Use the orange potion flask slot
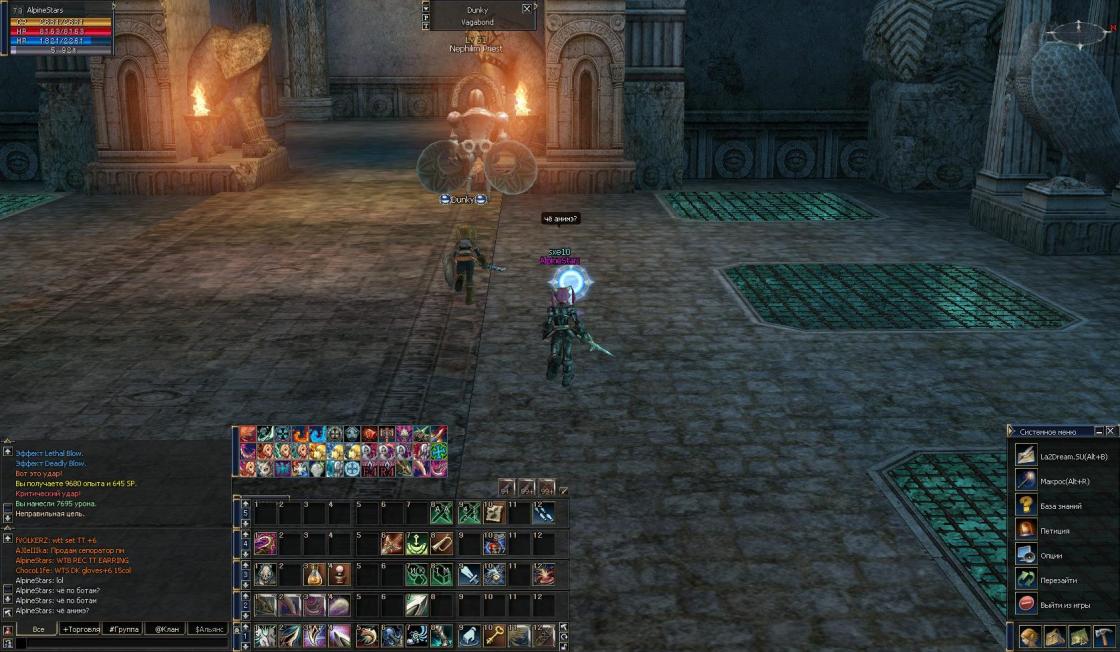 click(314, 575)
